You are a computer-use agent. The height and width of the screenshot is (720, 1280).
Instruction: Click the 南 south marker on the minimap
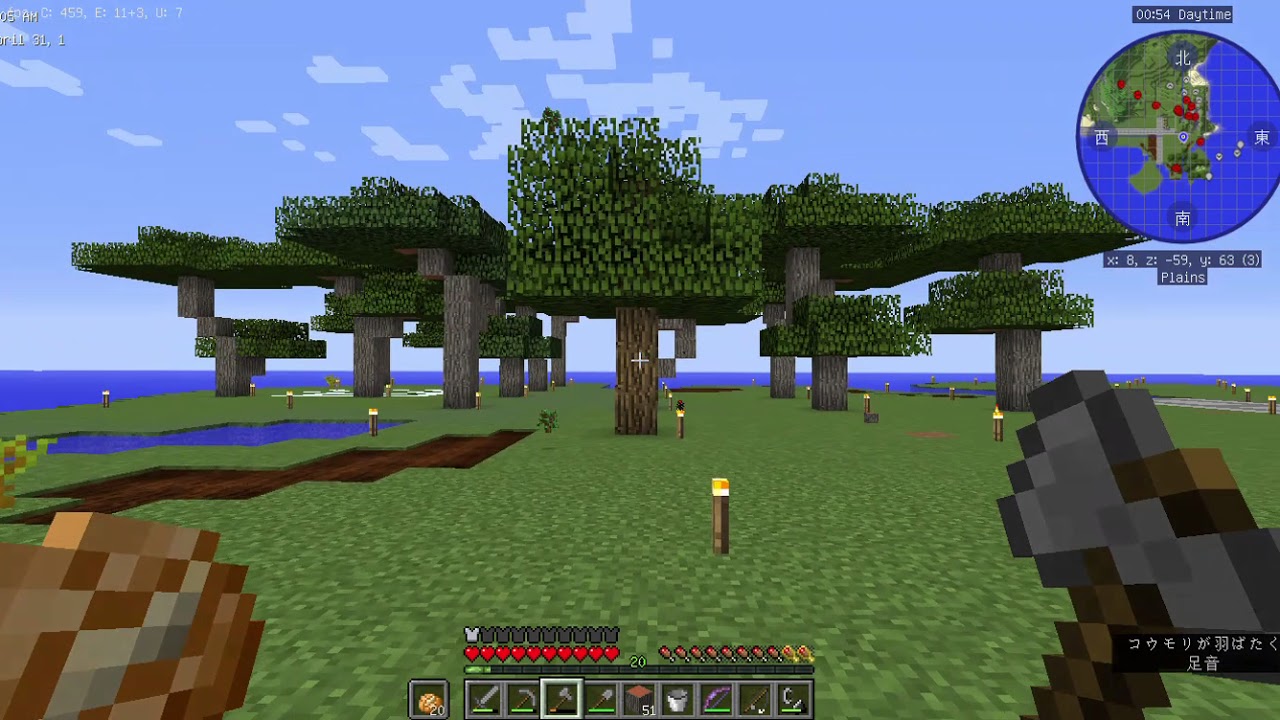click(1181, 218)
